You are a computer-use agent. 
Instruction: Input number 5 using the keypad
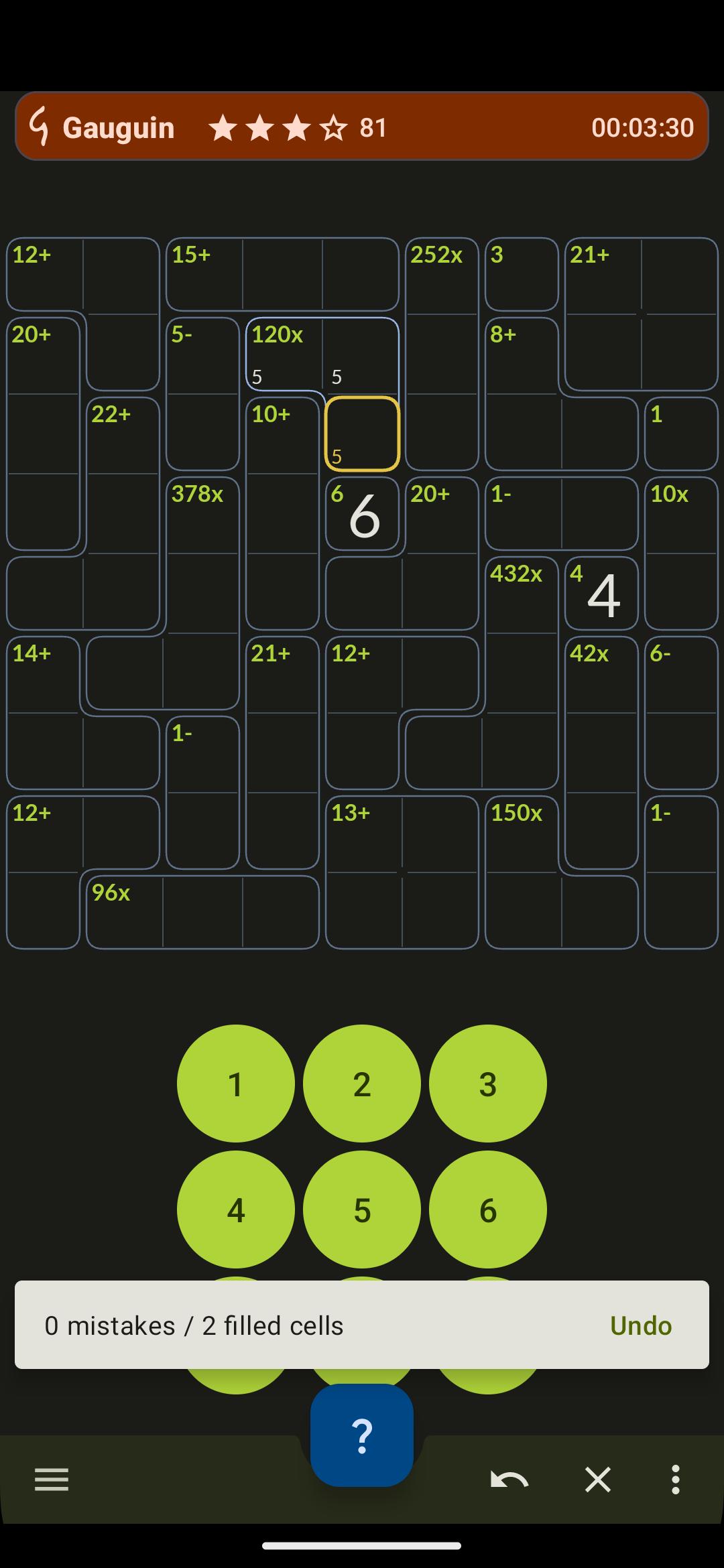(x=361, y=1210)
